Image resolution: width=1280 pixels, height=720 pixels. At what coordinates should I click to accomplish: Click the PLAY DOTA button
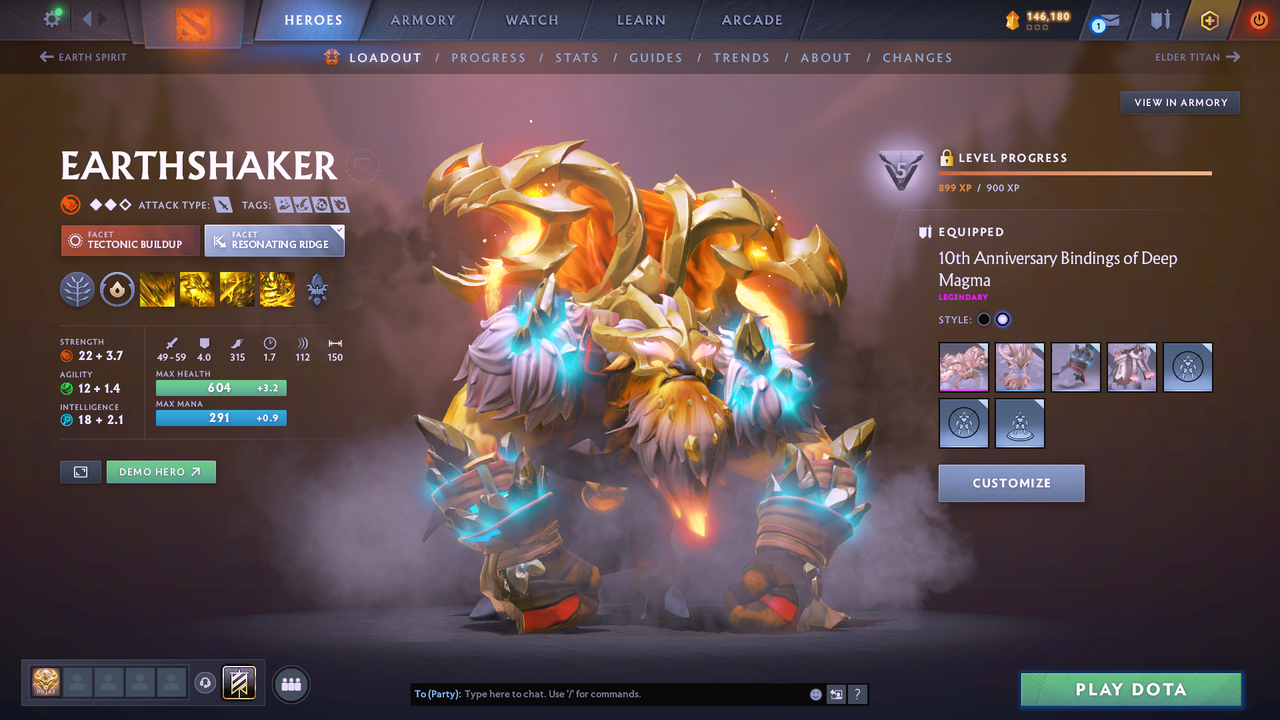tap(1130, 689)
